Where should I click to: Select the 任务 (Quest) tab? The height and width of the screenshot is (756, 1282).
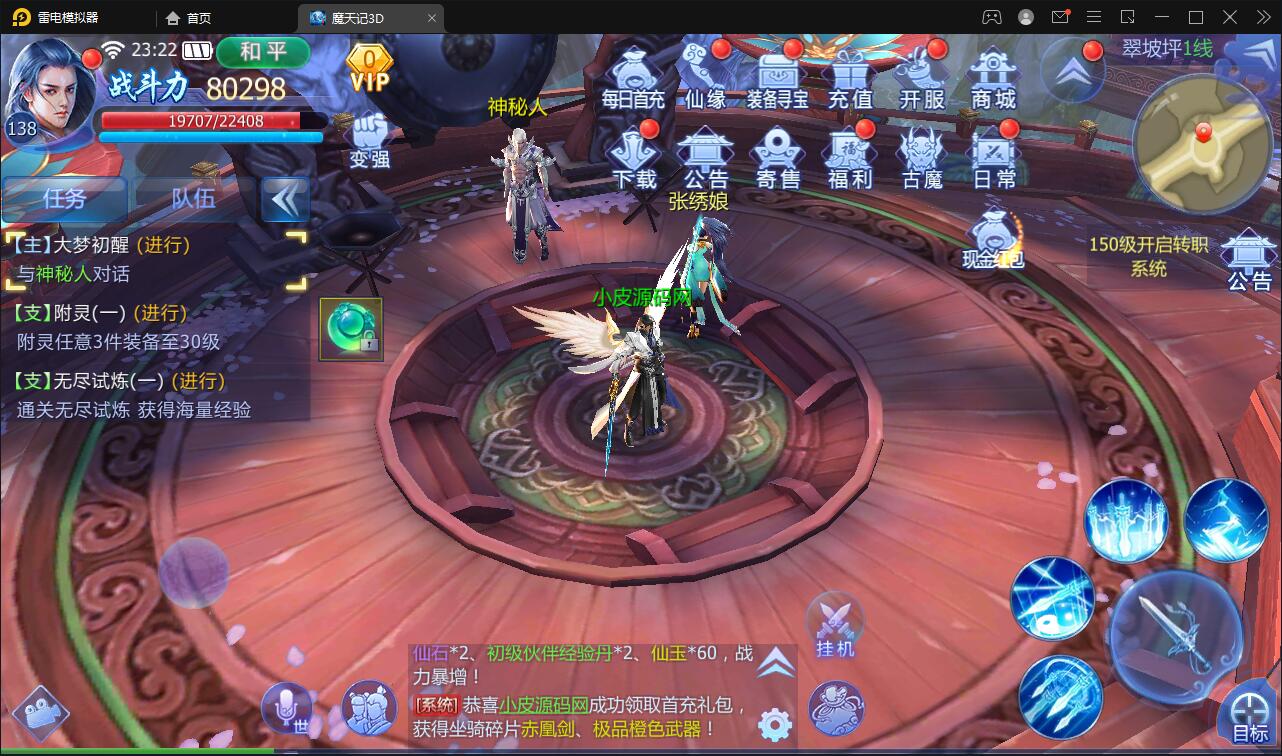pyautogui.click(x=63, y=199)
